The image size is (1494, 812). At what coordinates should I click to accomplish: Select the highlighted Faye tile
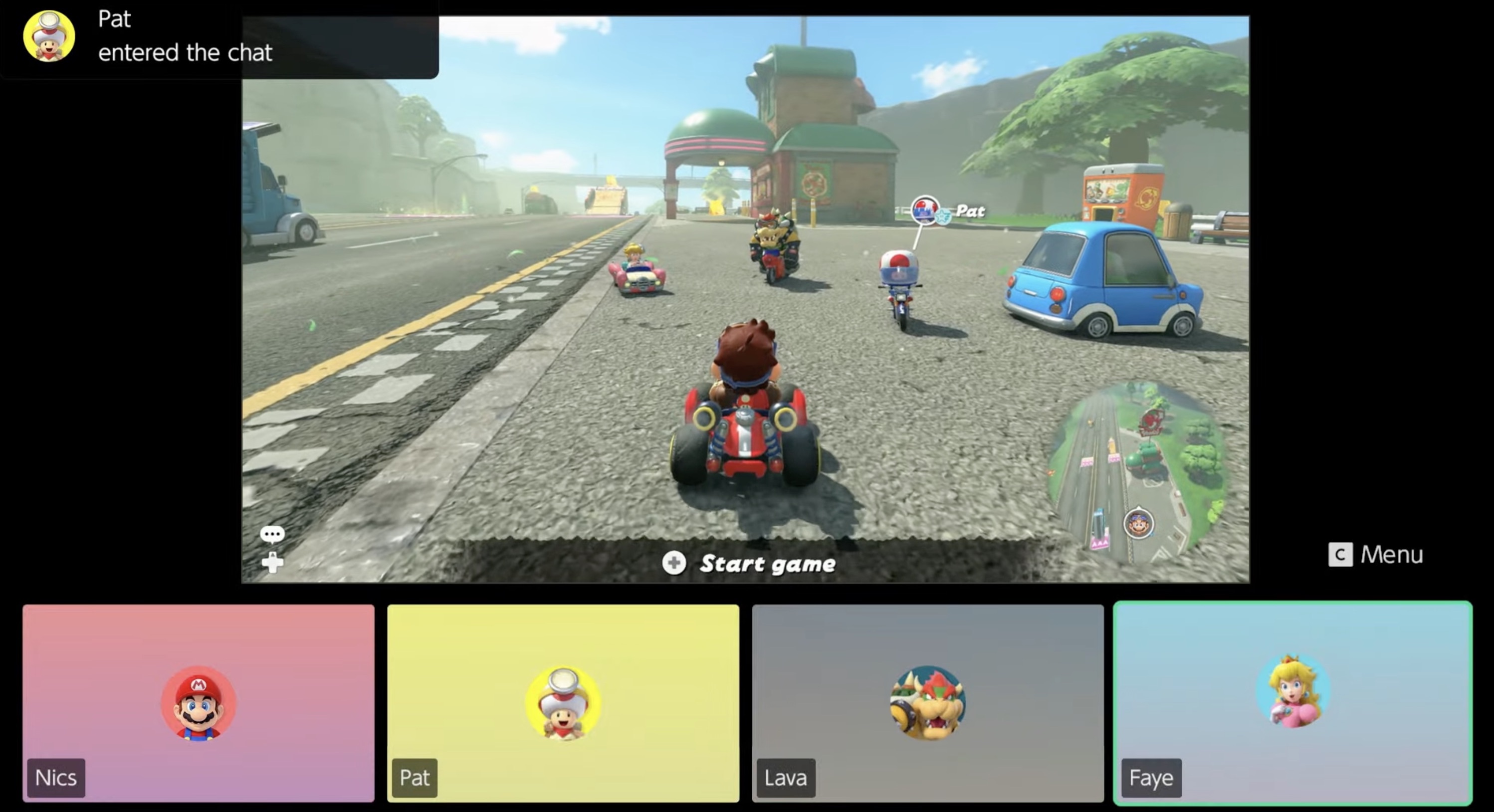coord(1294,702)
